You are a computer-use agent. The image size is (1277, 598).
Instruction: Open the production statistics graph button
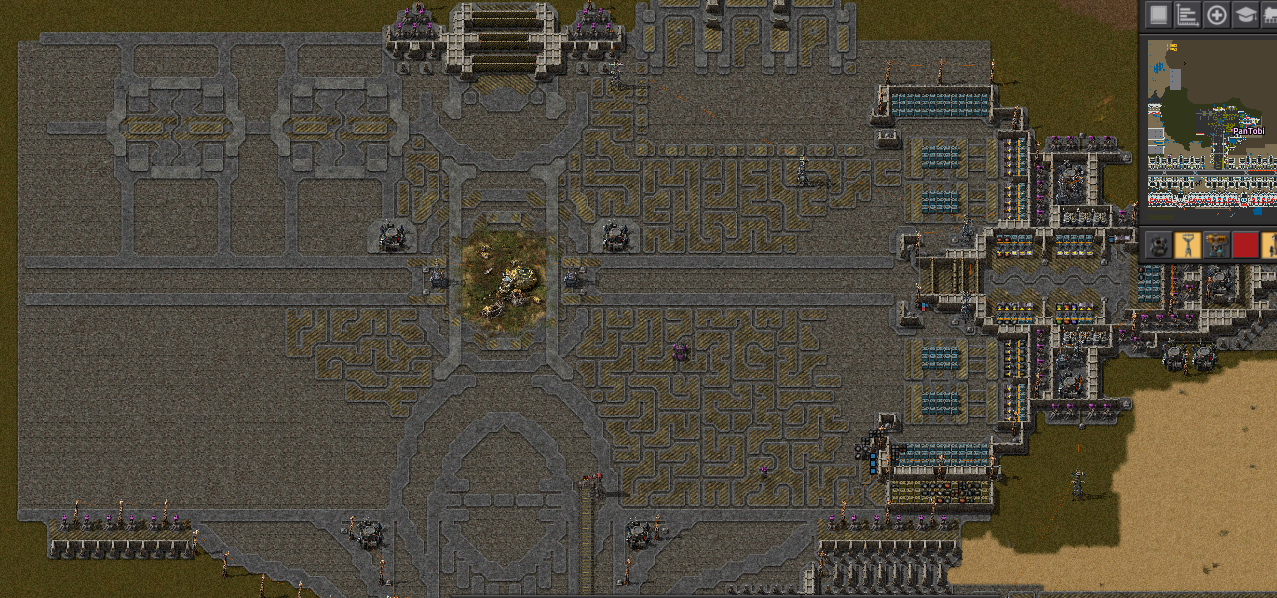[x=1187, y=15]
